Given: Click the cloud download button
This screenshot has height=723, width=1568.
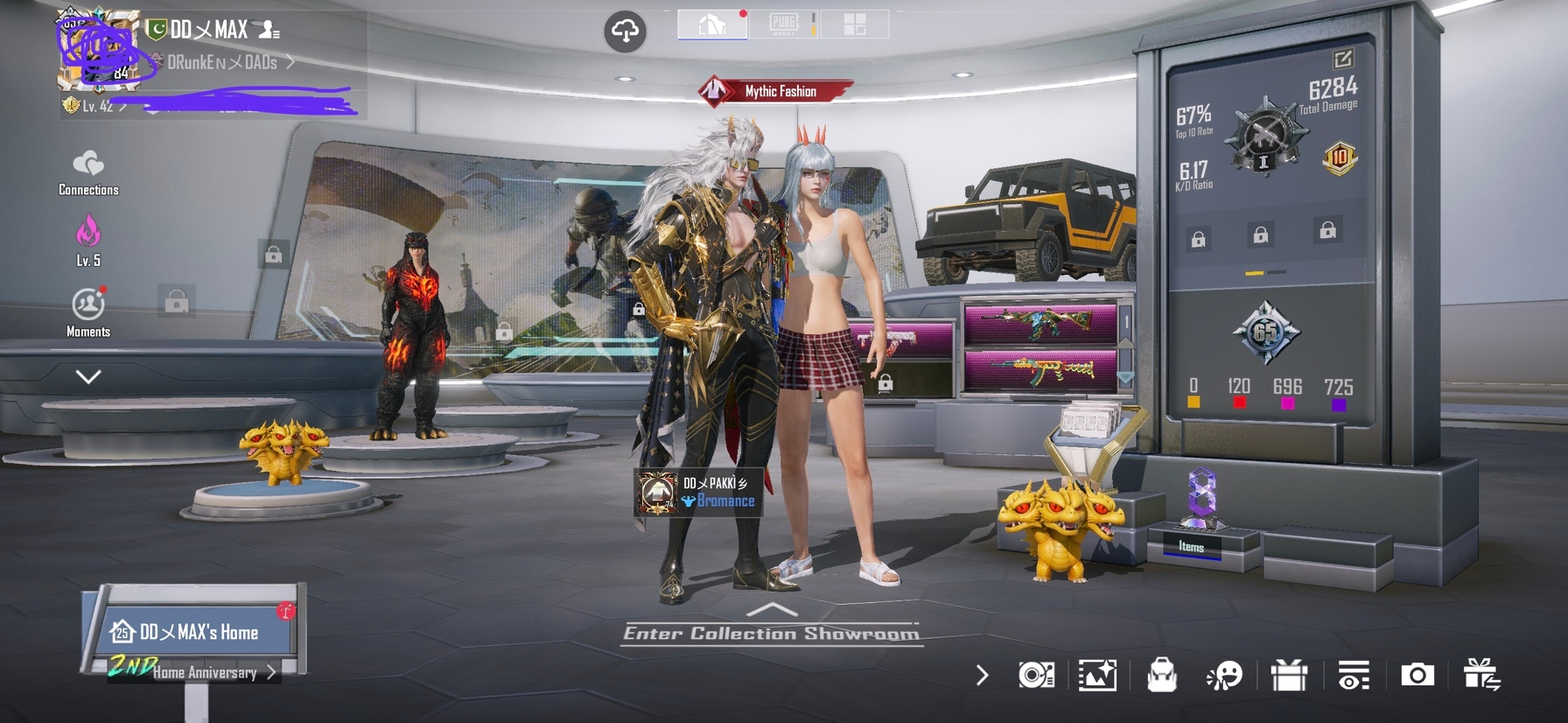Looking at the screenshot, I should pyautogui.click(x=625, y=32).
